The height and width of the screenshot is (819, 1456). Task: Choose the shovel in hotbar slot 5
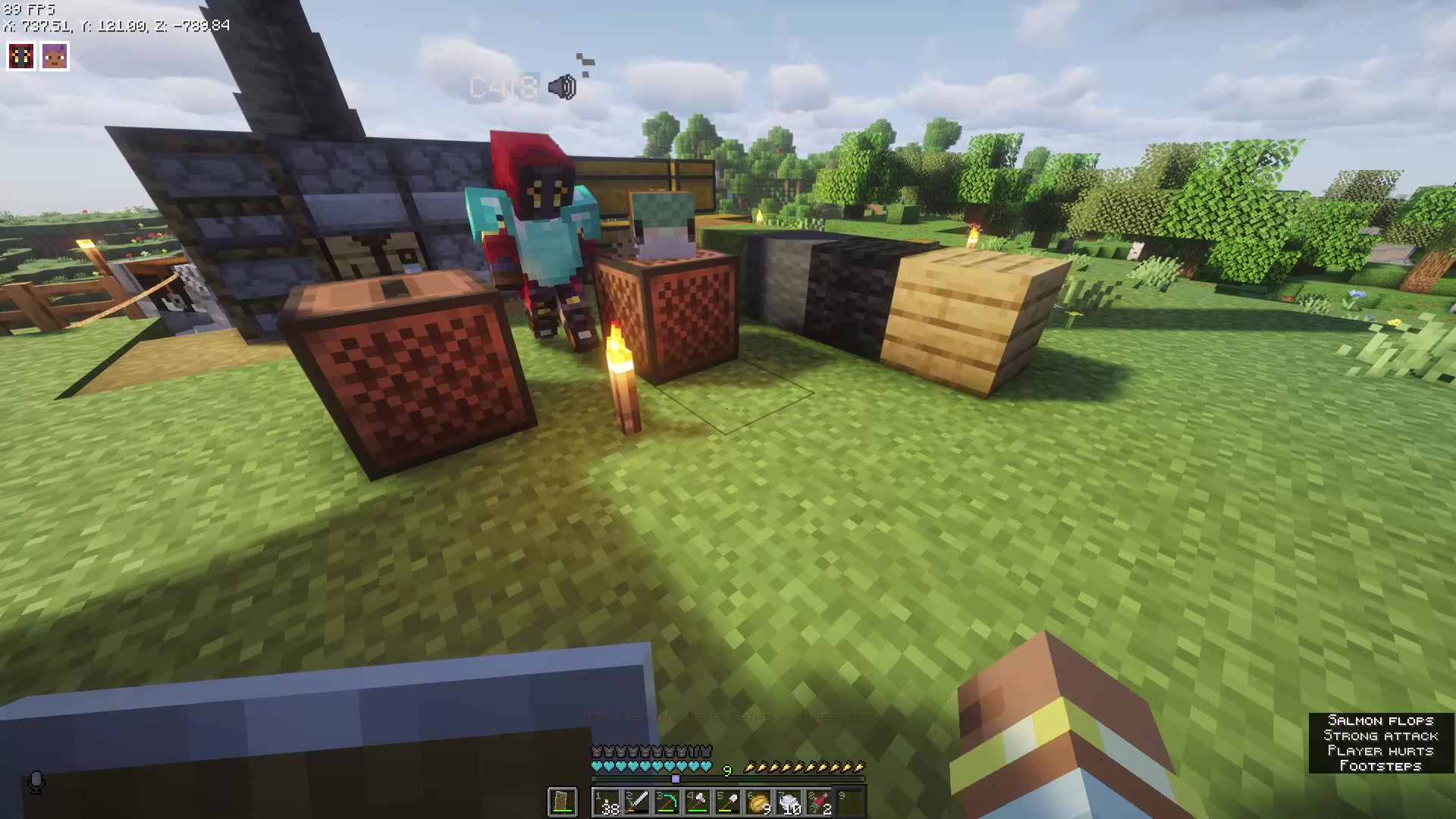coord(728,802)
